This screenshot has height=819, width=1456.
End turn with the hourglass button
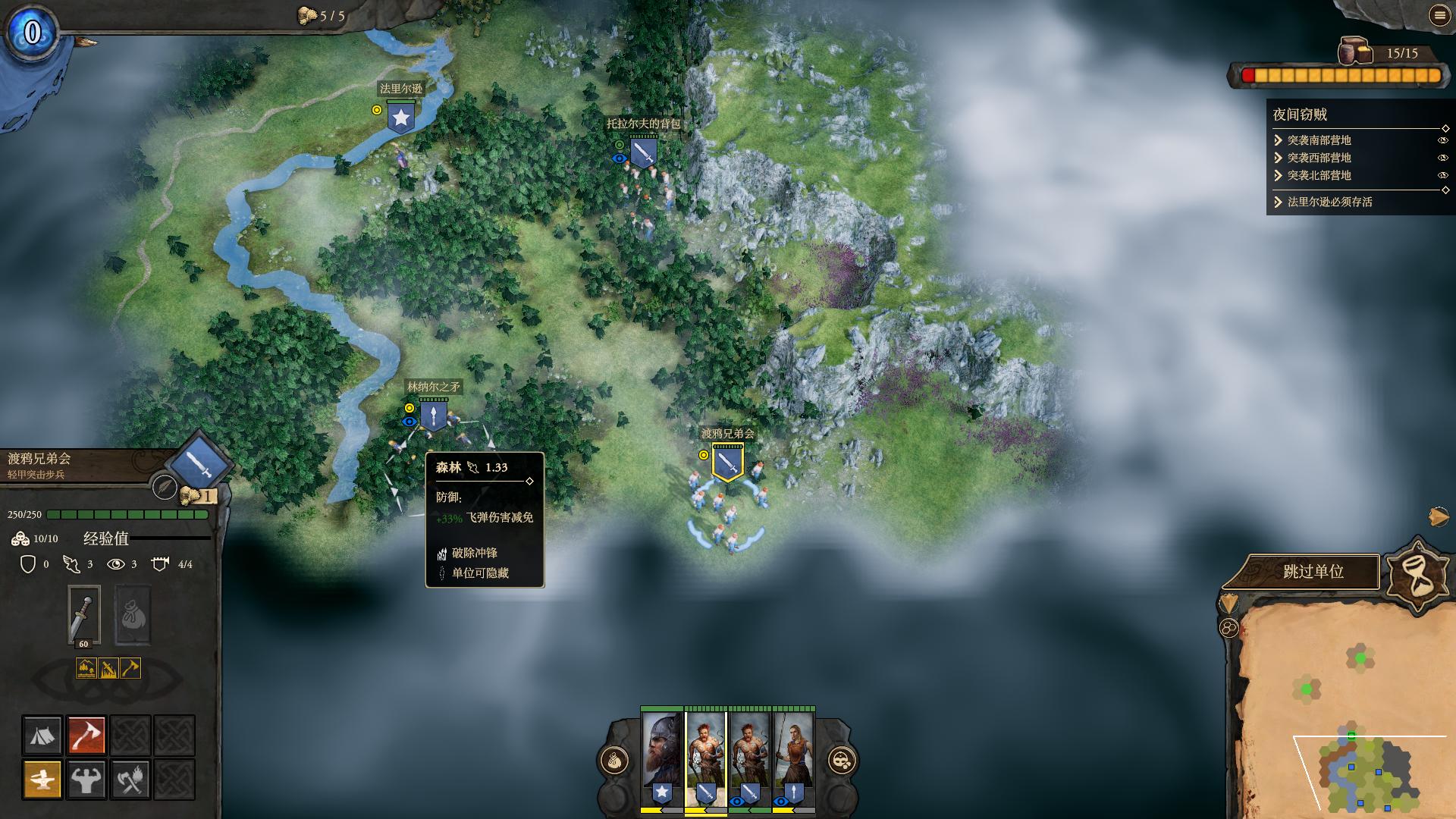coord(1417,576)
